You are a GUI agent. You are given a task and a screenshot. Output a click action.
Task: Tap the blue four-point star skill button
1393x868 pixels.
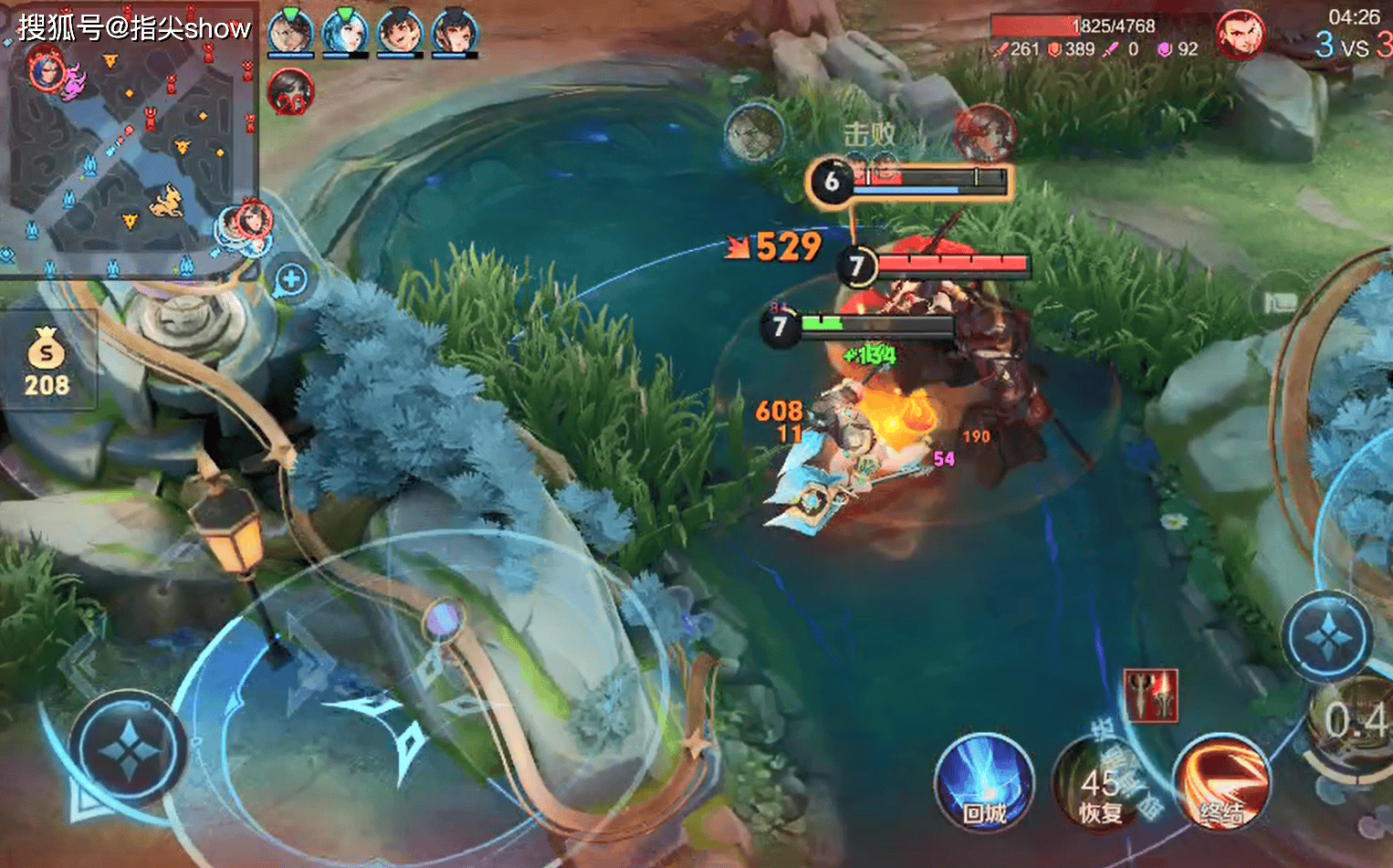pyautogui.click(x=1326, y=636)
